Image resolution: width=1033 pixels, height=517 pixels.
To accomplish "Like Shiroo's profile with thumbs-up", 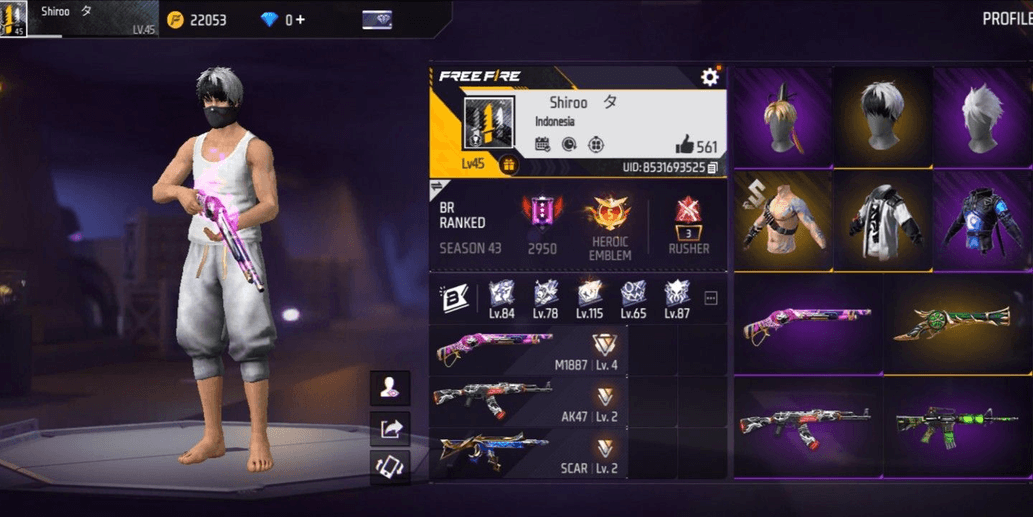I will [684, 145].
